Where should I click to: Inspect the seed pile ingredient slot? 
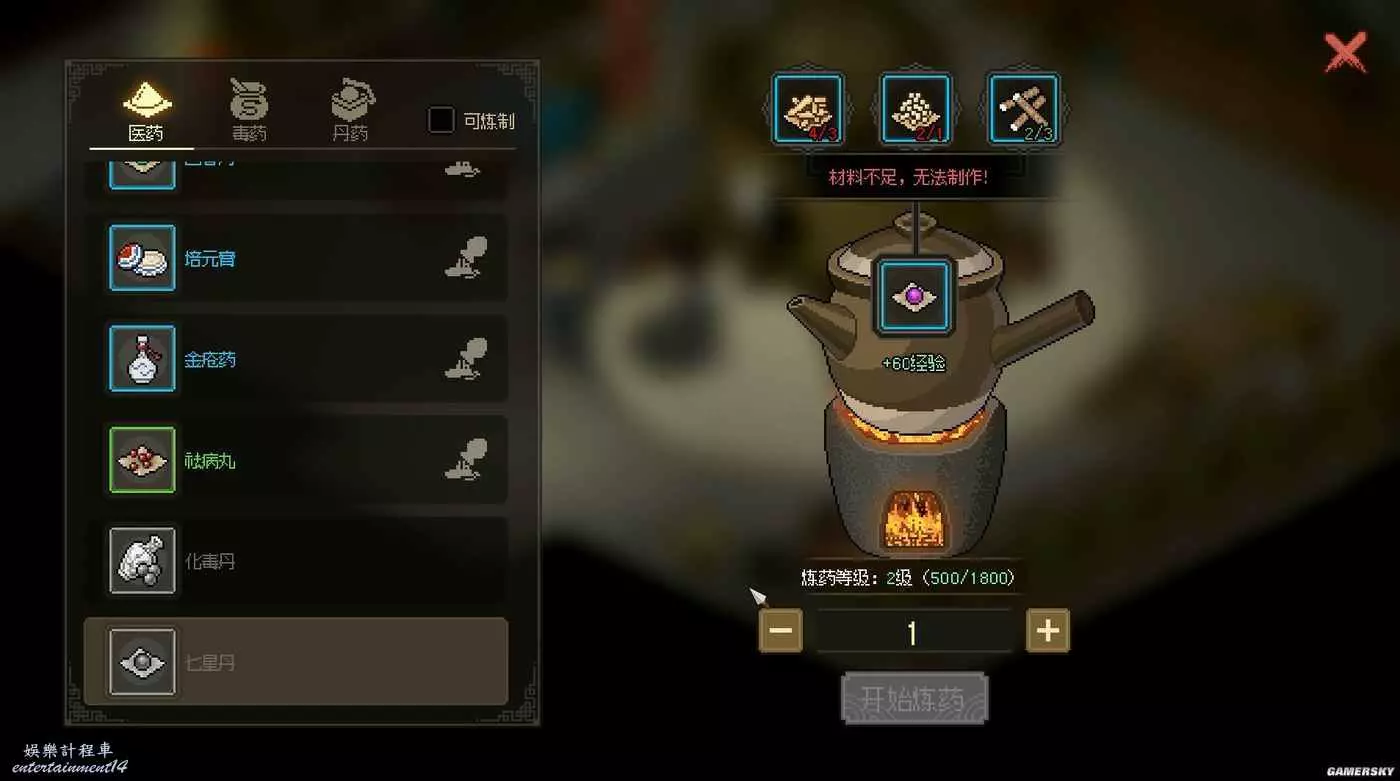coord(915,109)
